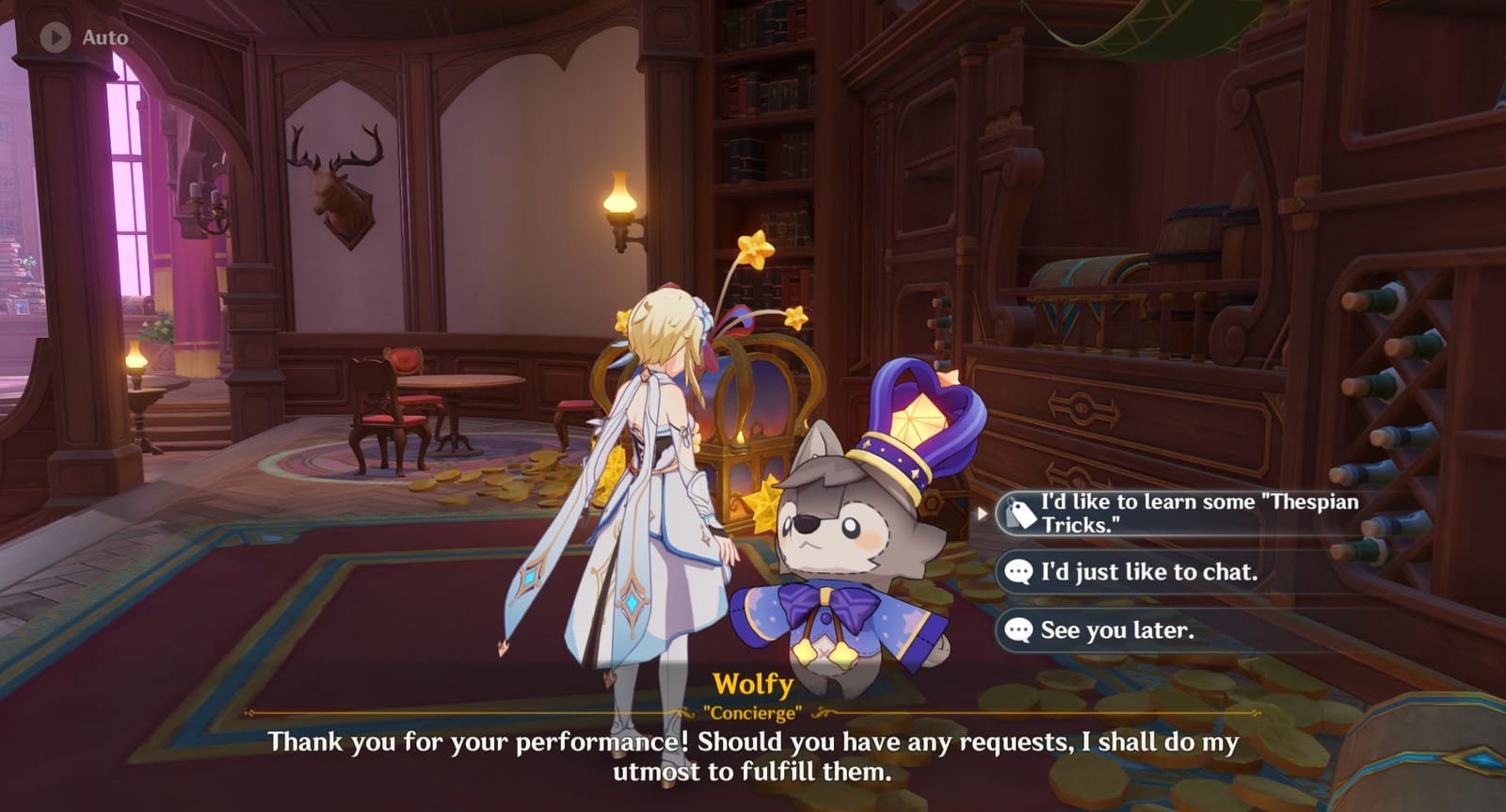Click the Auto label to start autoplay

[x=104, y=38]
